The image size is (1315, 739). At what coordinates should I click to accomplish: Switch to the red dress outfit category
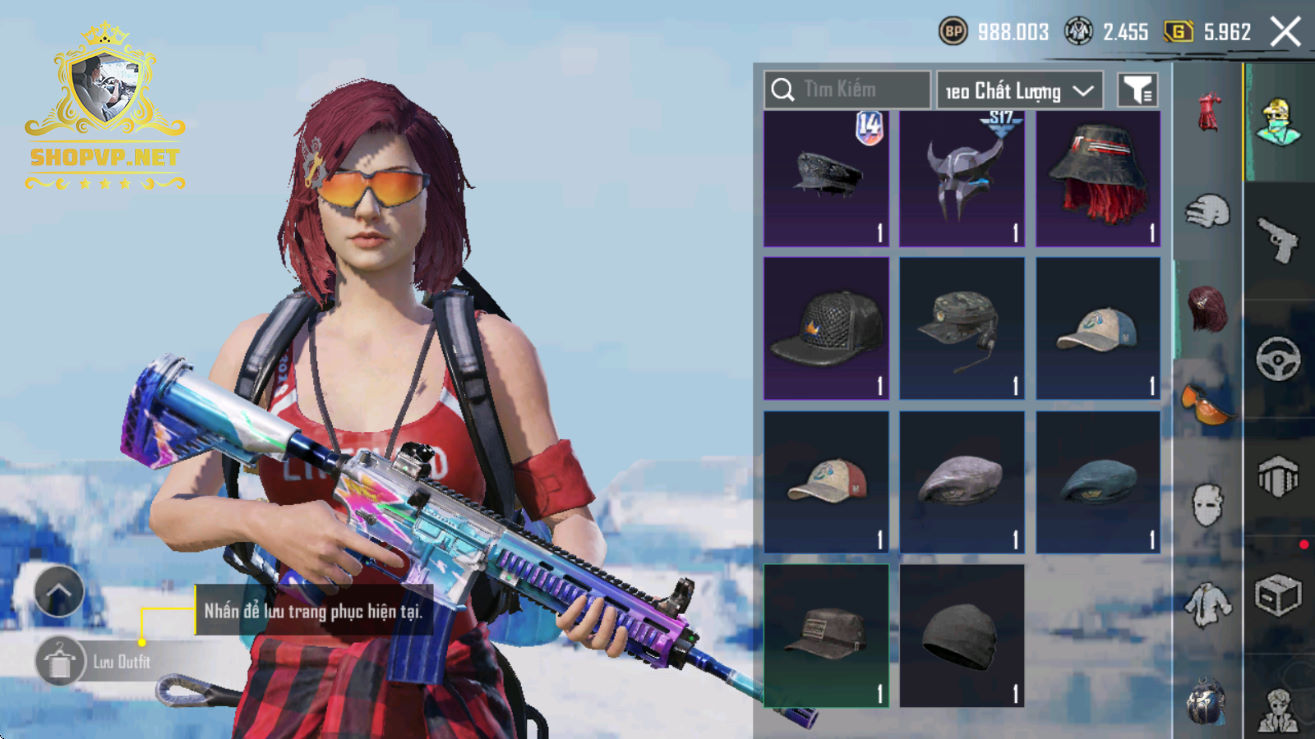click(x=1208, y=112)
